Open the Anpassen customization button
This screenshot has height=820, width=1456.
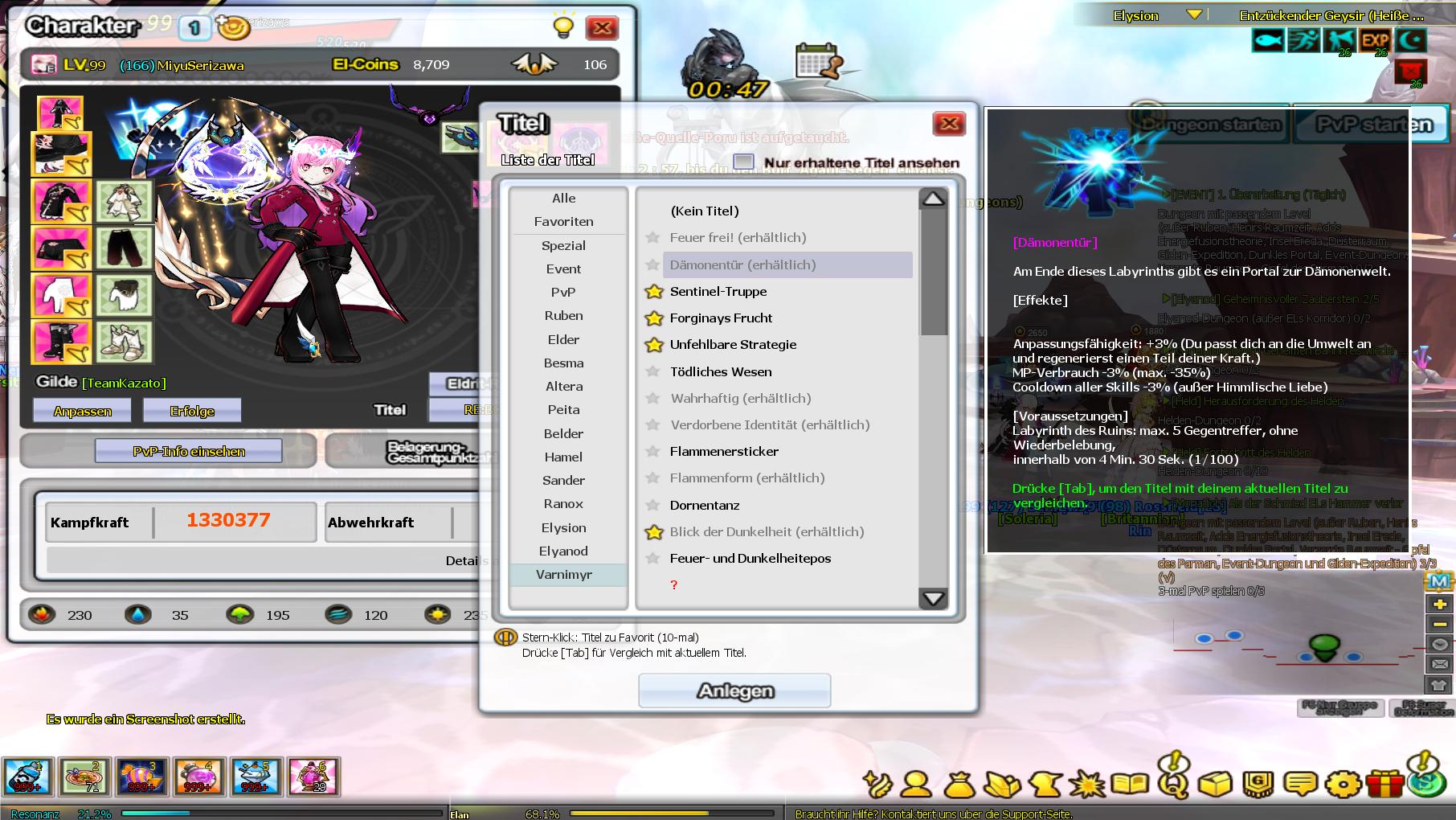coord(83,412)
